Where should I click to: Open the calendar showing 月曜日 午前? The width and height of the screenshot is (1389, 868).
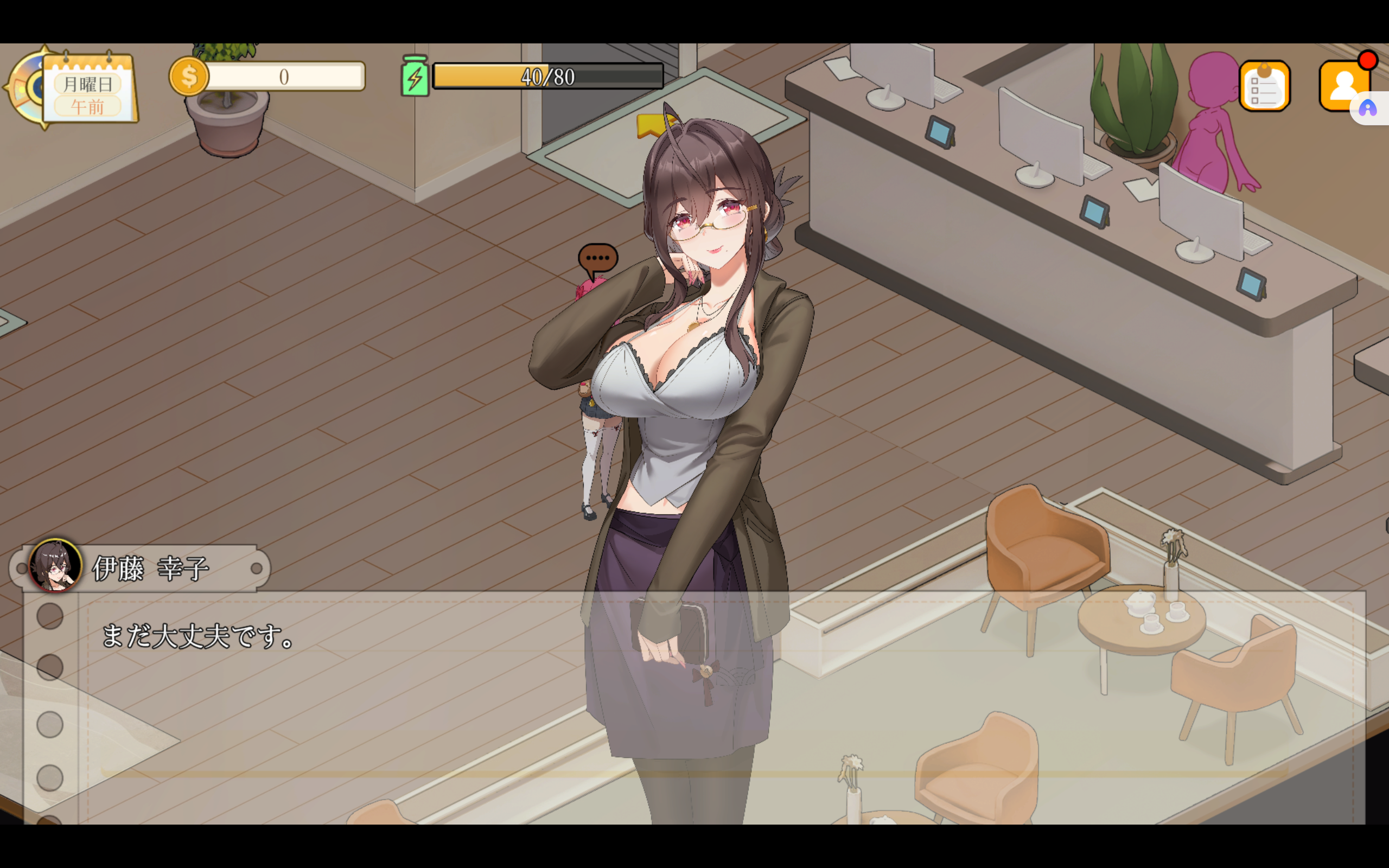tap(89, 89)
